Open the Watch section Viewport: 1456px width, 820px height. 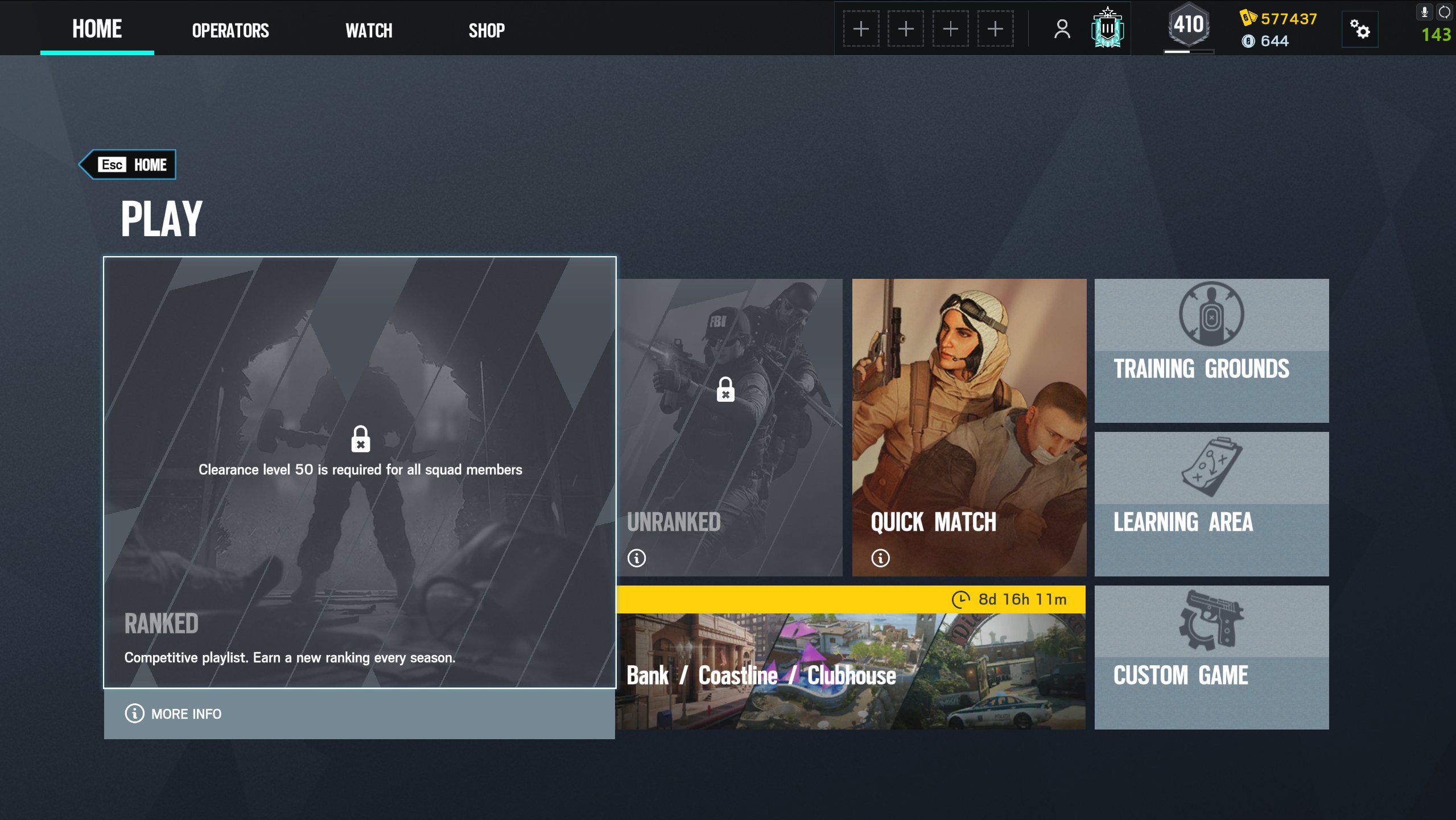(x=369, y=30)
